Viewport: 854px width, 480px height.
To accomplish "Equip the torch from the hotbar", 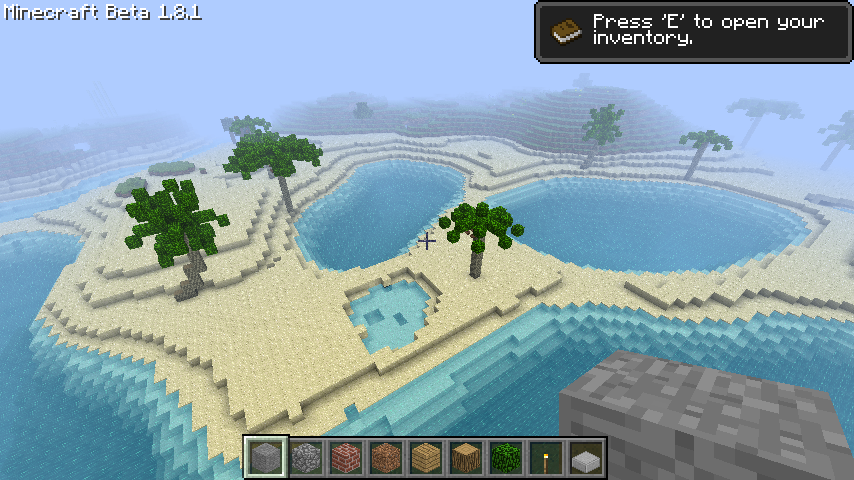I will [x=546, y=458].
